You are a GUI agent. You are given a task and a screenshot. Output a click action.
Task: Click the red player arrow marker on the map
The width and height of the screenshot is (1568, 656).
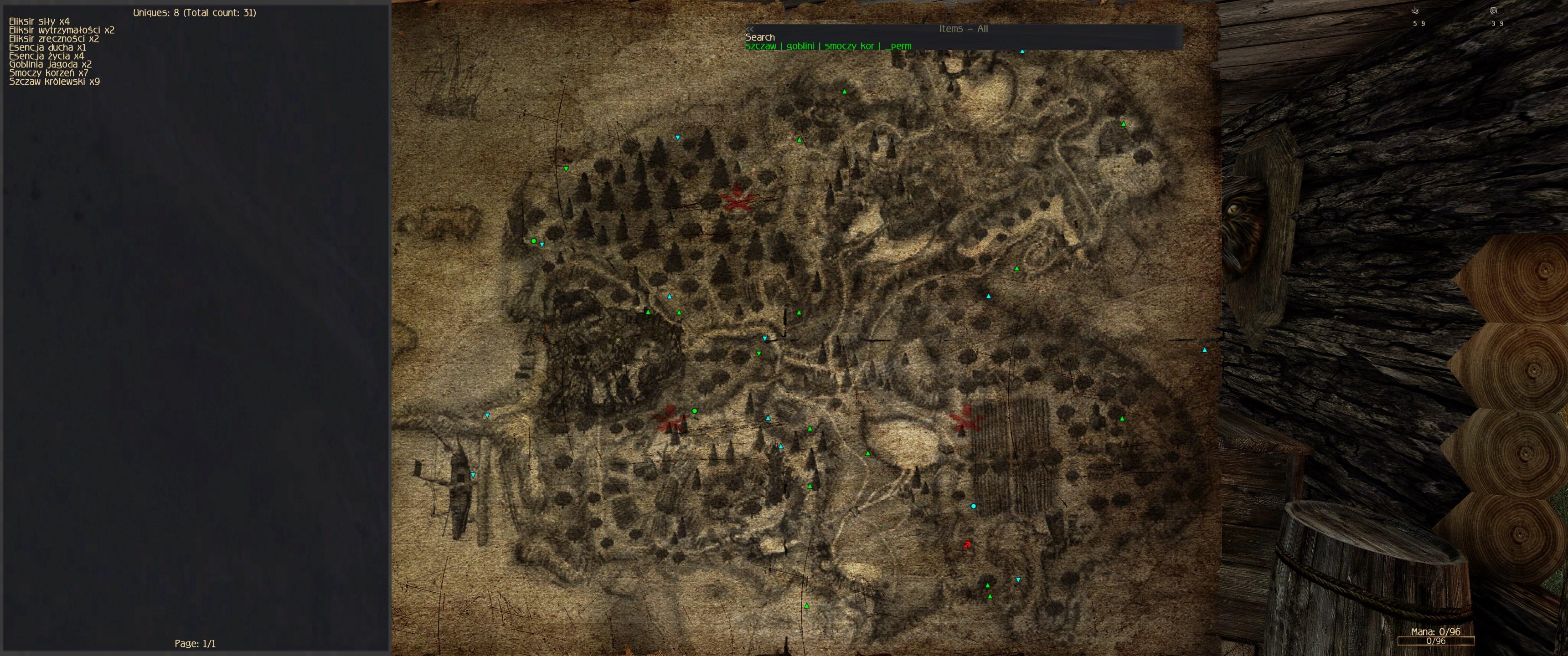click(x=967, y=545)
